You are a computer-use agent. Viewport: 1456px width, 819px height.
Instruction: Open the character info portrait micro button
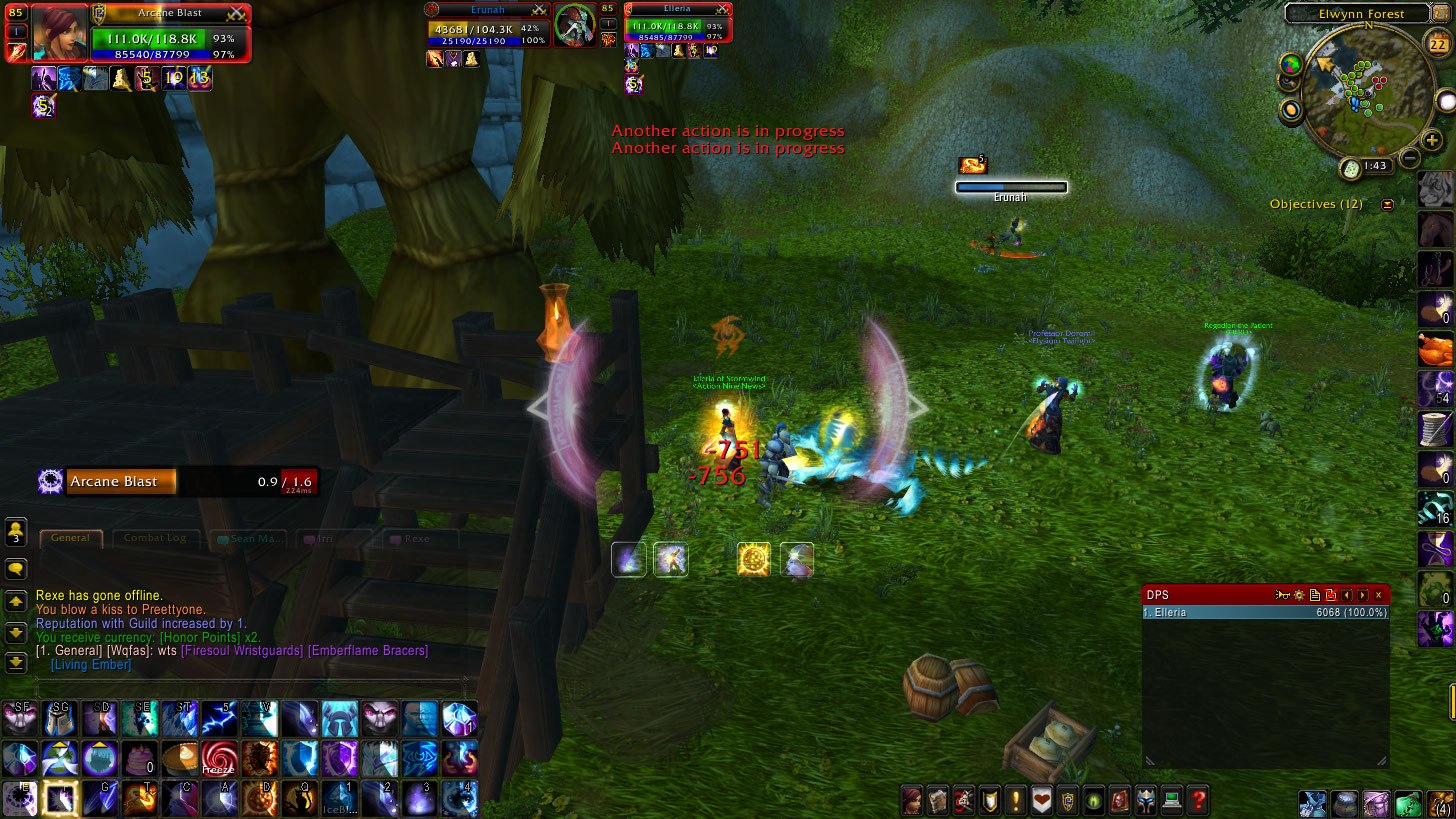tap(911, 800)
